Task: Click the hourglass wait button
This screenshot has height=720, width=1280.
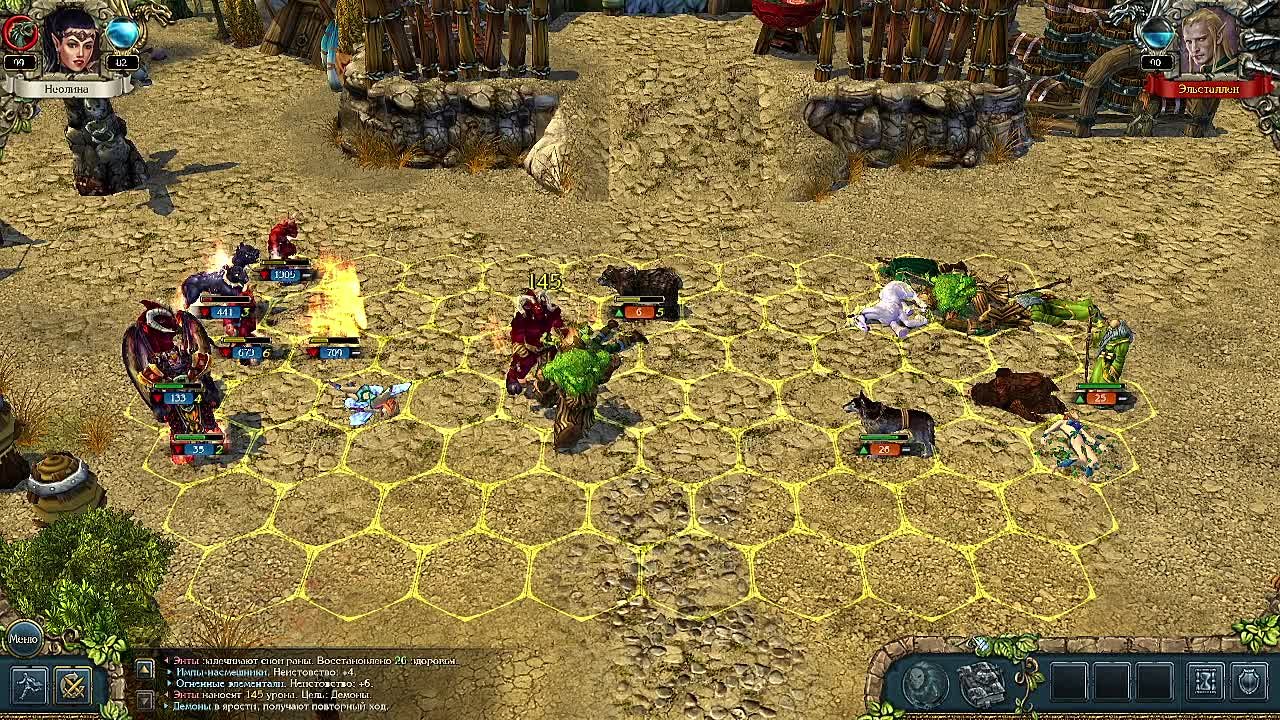Action: tap(1205, 683)
